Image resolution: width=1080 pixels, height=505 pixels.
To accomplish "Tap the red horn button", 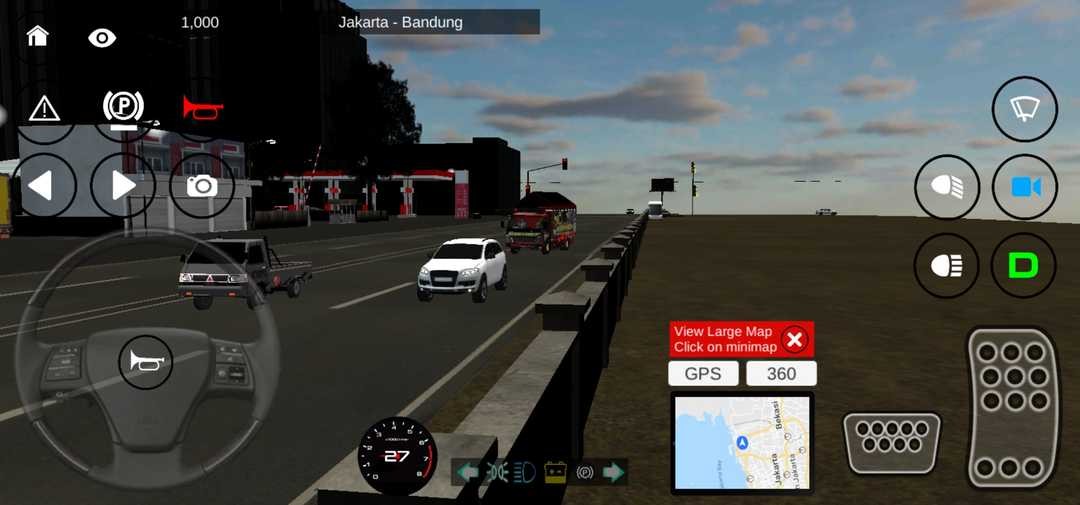I will (202, 107).
